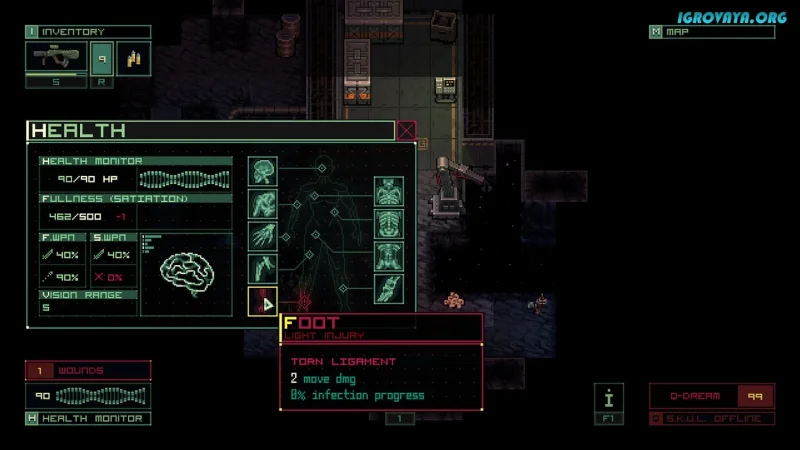
Task: Inspect the skeletal hand body part
Action: [263, 236]
